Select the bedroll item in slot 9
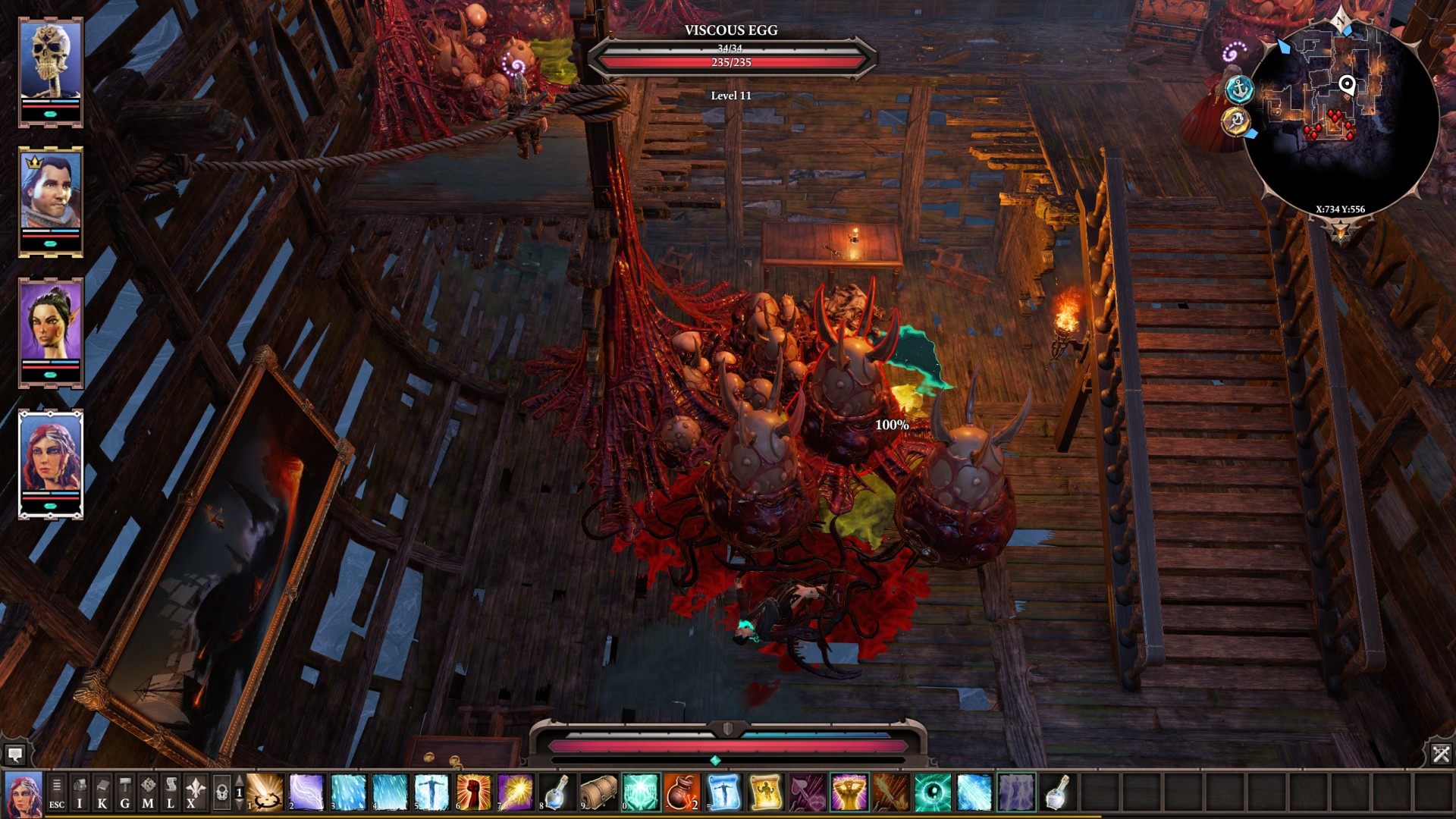The width and height of the screenshot is (1456, 819). pos(598,792)
